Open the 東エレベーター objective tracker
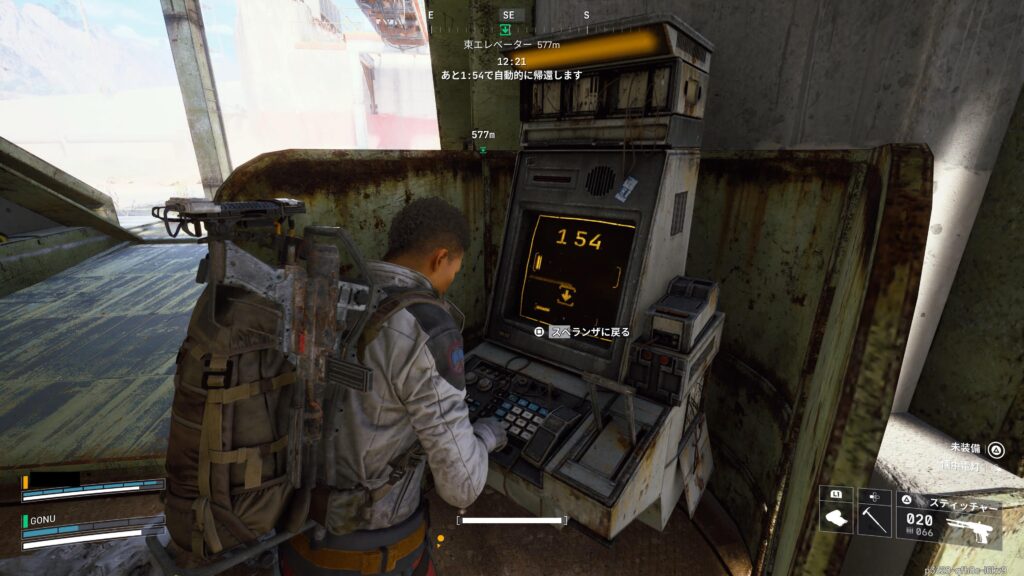 click(511, 45)
